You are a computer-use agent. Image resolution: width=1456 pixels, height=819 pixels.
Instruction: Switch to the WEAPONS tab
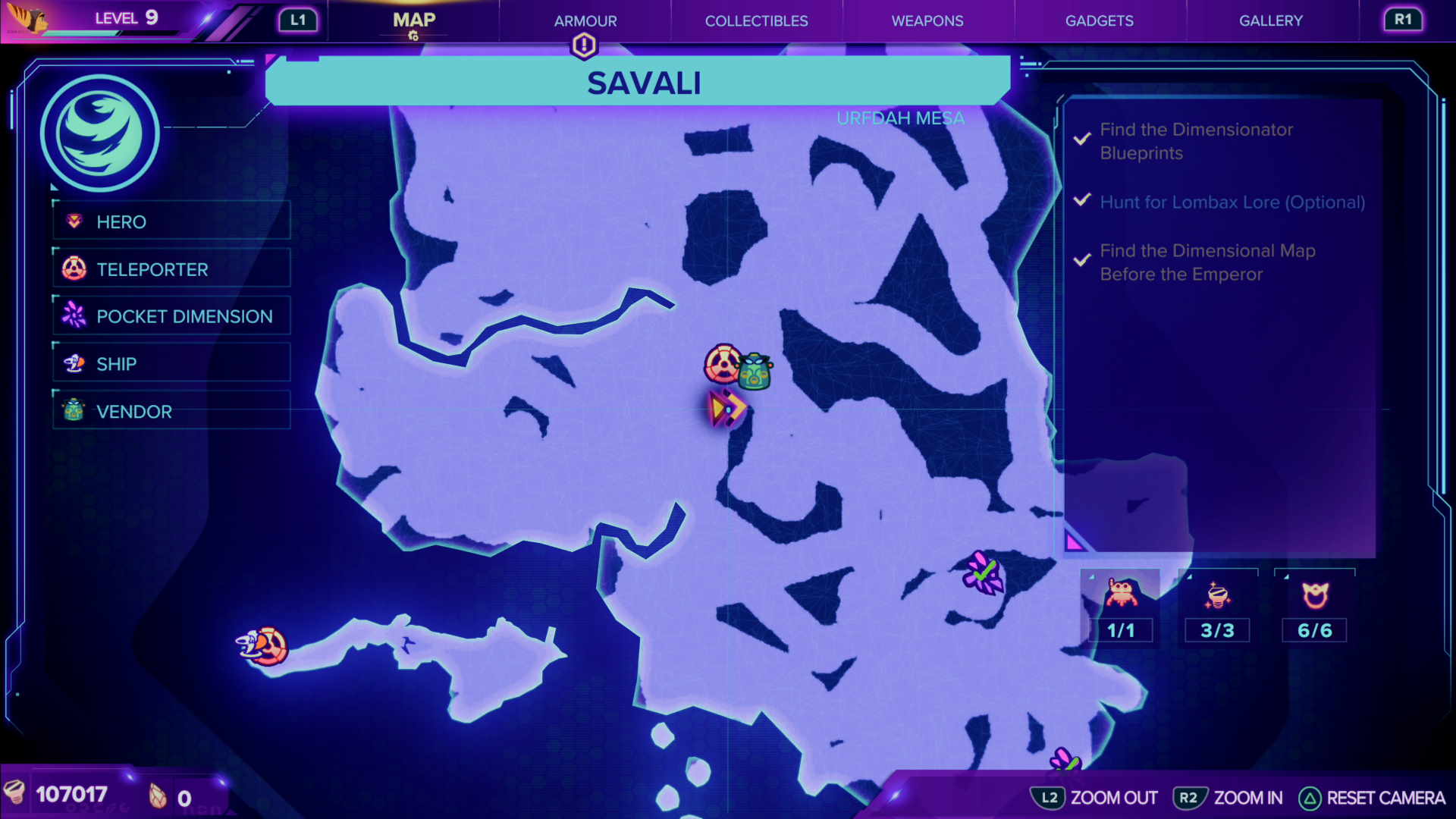click(927, 20)
